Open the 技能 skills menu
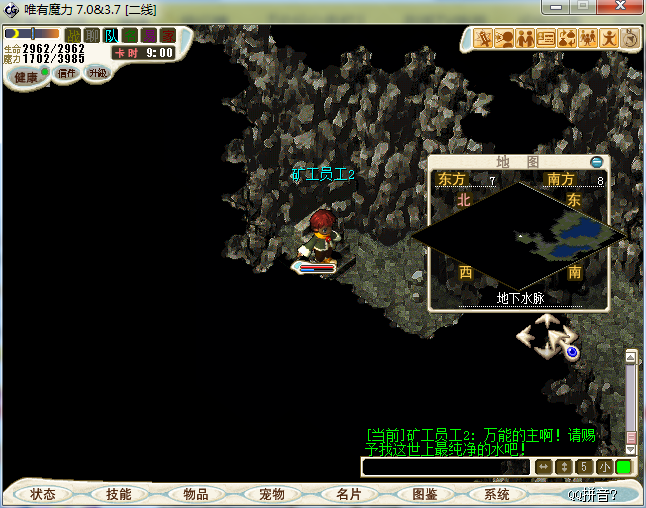Viewport: 646px width, 508px height. (x=119, y=494)
